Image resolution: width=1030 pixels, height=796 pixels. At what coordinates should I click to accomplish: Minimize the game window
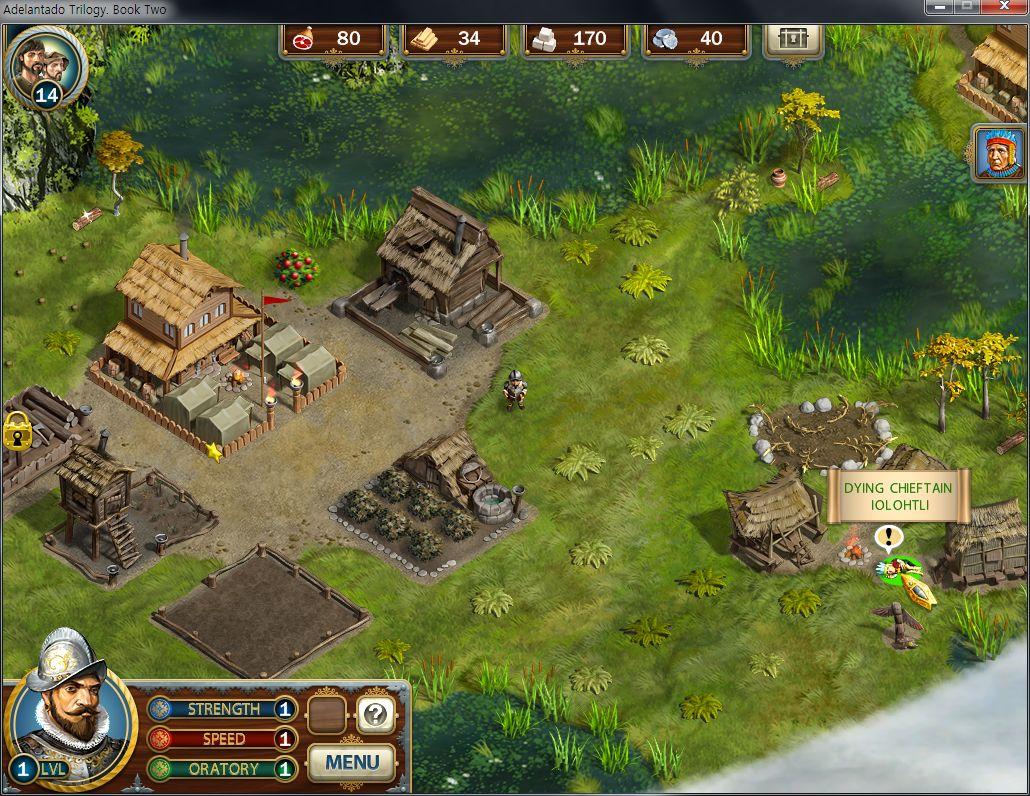[x=939, y=7]
